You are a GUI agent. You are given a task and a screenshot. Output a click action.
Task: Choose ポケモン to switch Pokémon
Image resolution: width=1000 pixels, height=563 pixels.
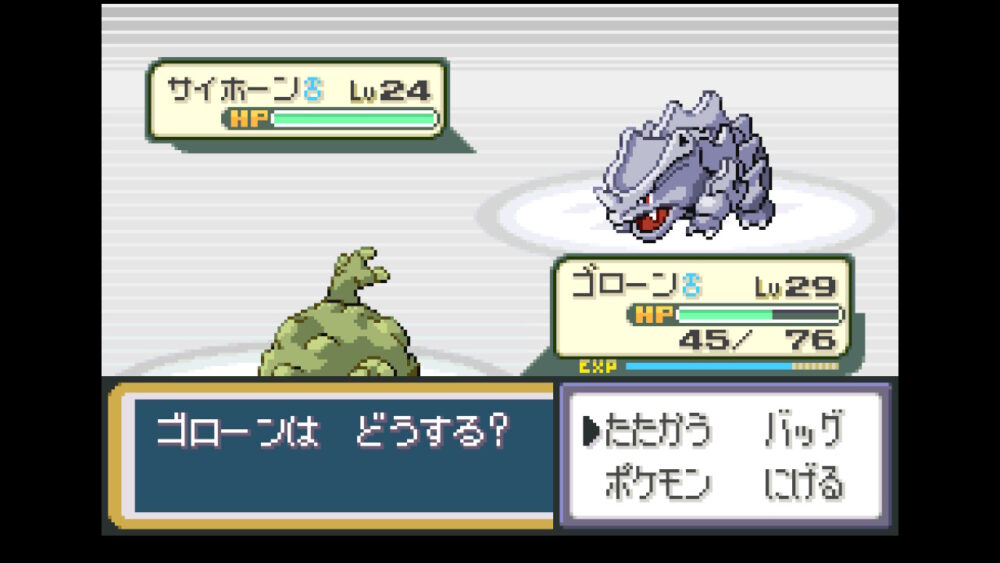(x=657, y=484)
